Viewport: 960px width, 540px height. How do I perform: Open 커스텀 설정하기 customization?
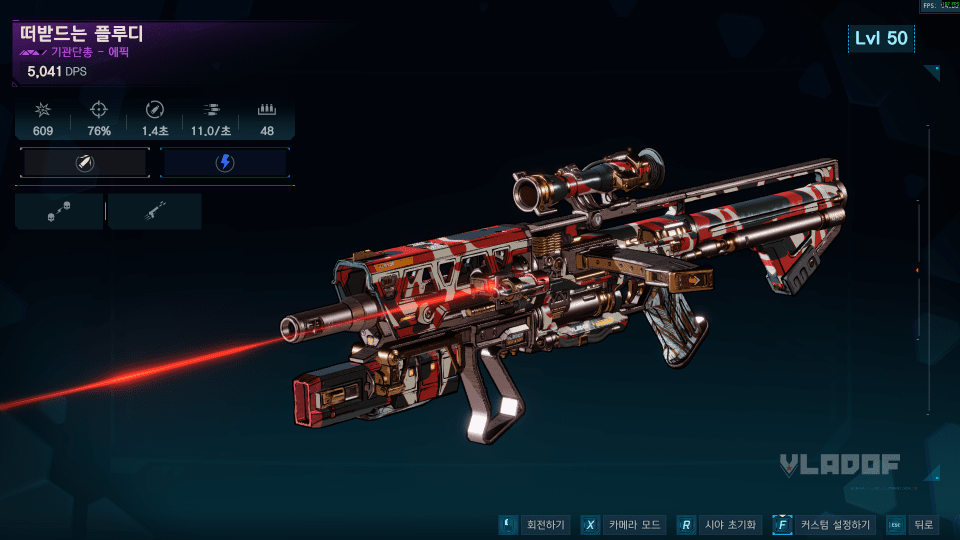[x=825, y=525]
